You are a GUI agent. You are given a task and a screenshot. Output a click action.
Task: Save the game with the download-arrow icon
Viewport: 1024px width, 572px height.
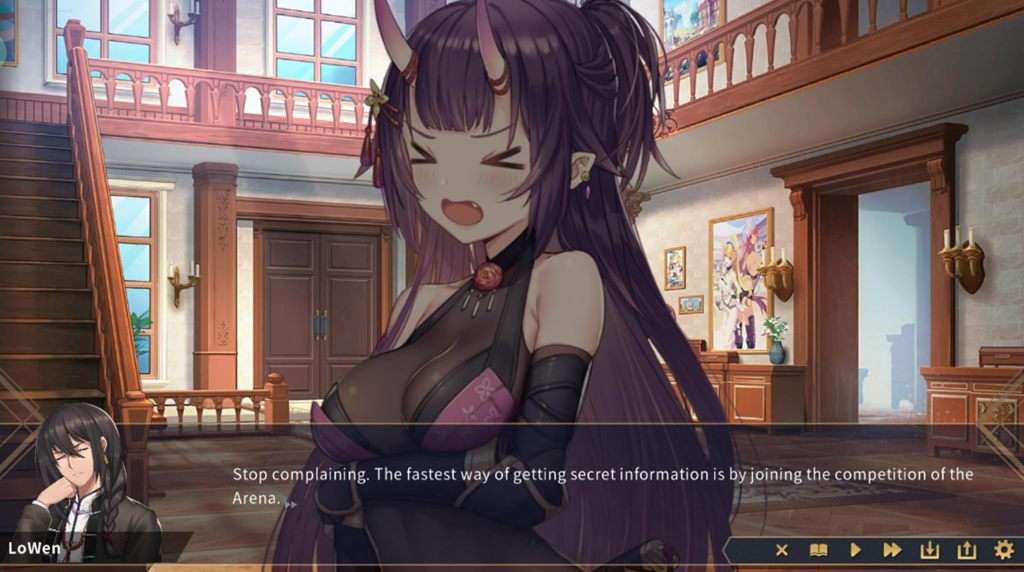tap(929, 550)
